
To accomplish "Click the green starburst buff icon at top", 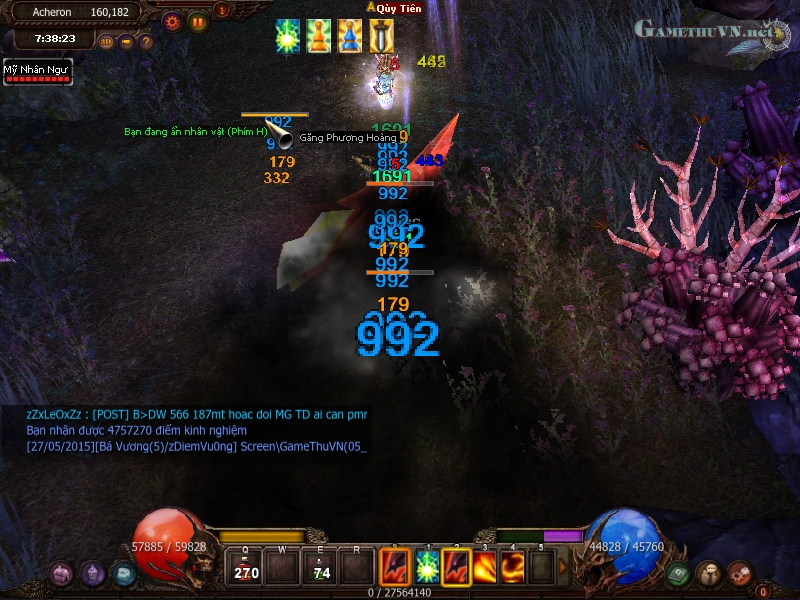I will pyautogui.click(x=289, y=36).
